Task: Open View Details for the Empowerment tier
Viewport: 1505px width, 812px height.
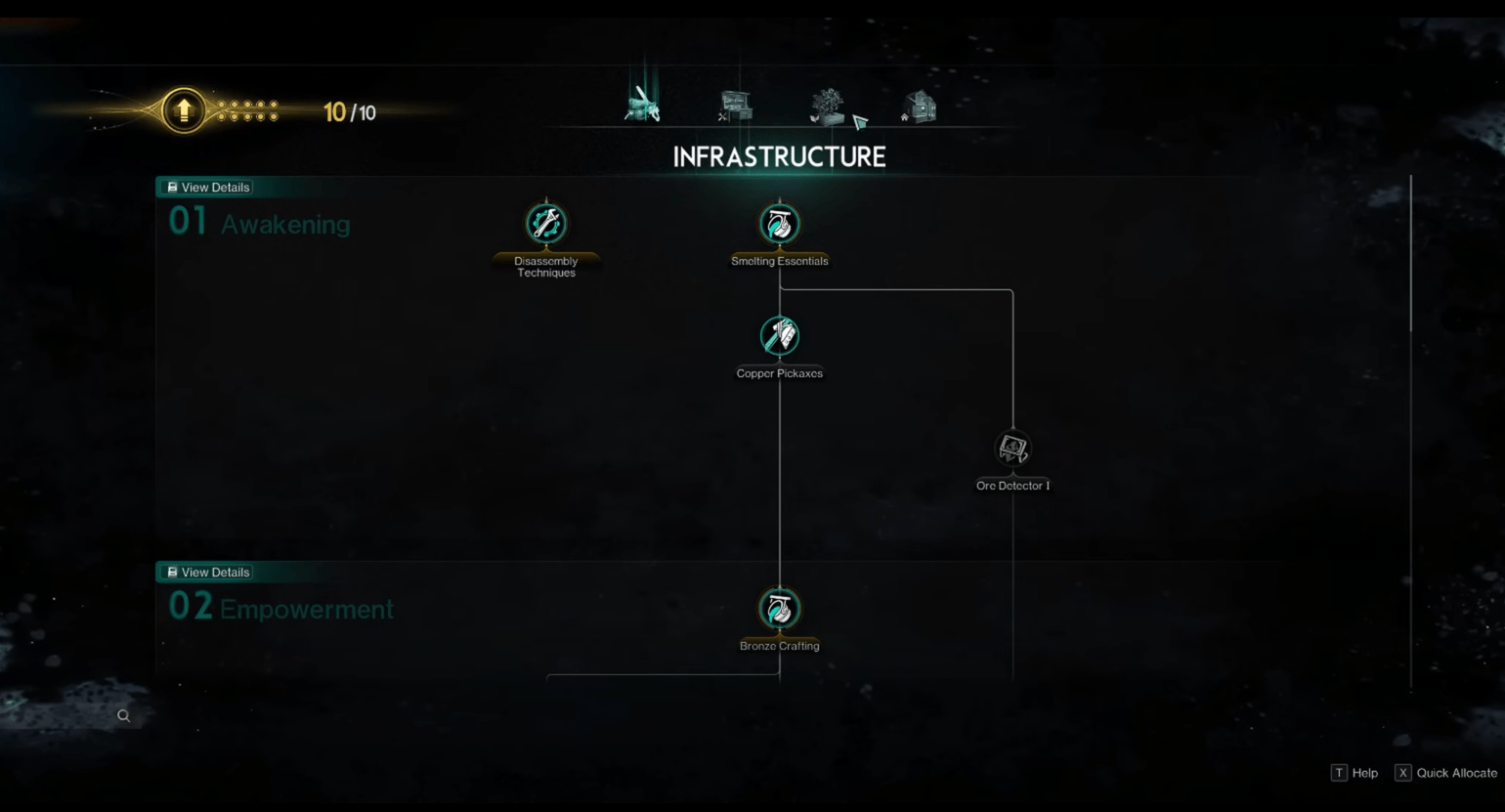Action: (205, 572)
